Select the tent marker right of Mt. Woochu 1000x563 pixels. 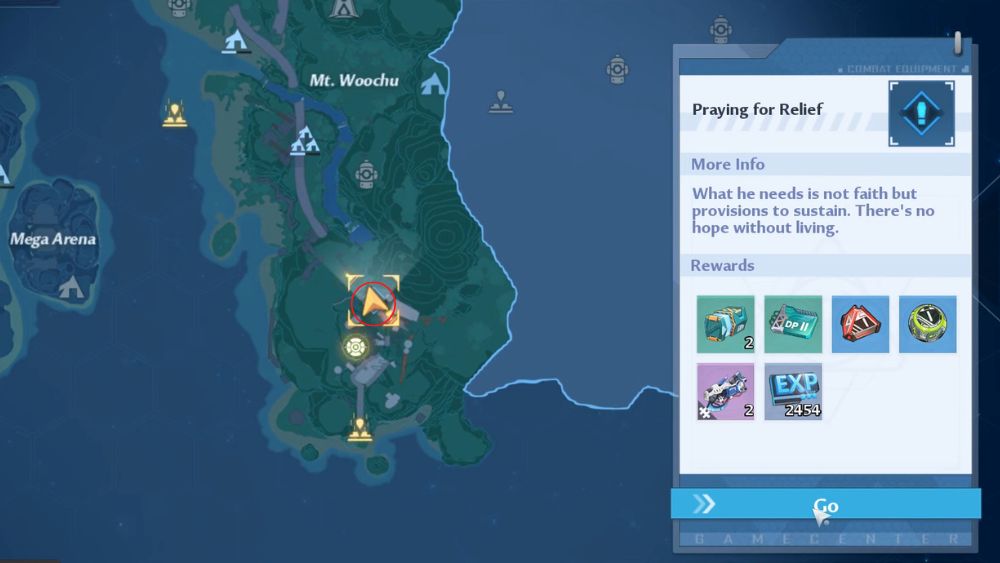[x=433, y=84]
